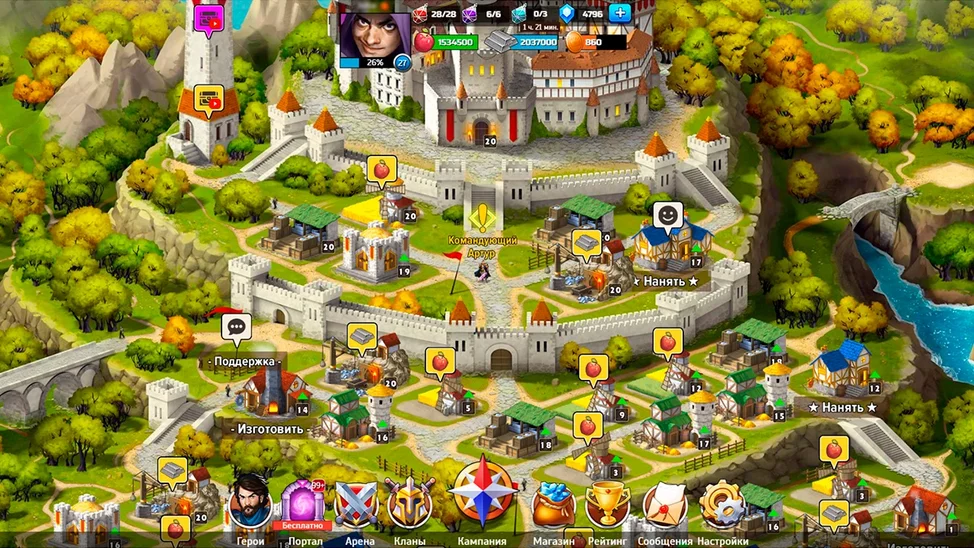
Task: Collect food from the apple bubble near the upper wall
Action: (x=381, y=169)
